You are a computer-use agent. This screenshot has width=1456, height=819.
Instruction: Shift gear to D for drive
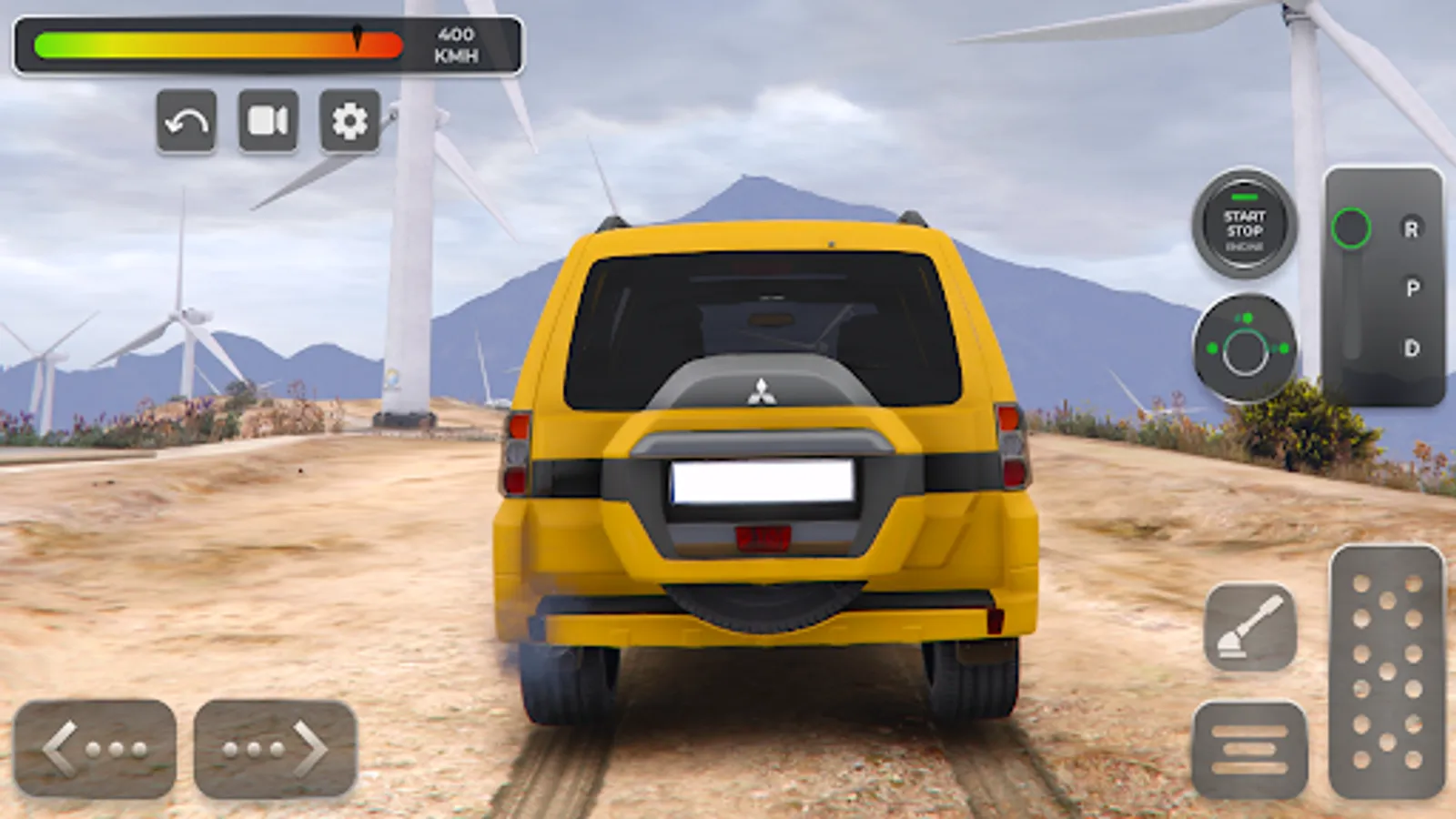pyautogui.click(x=1411, y=349)
